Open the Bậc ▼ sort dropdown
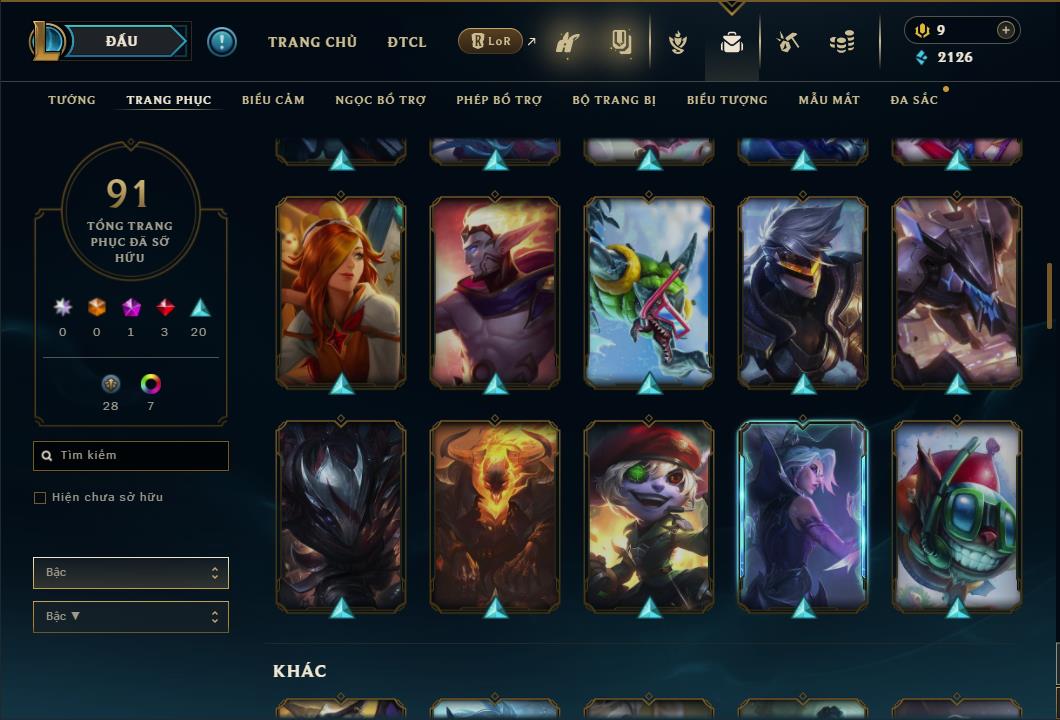The width and height of the screenshot is (1060, 720). 131,617
